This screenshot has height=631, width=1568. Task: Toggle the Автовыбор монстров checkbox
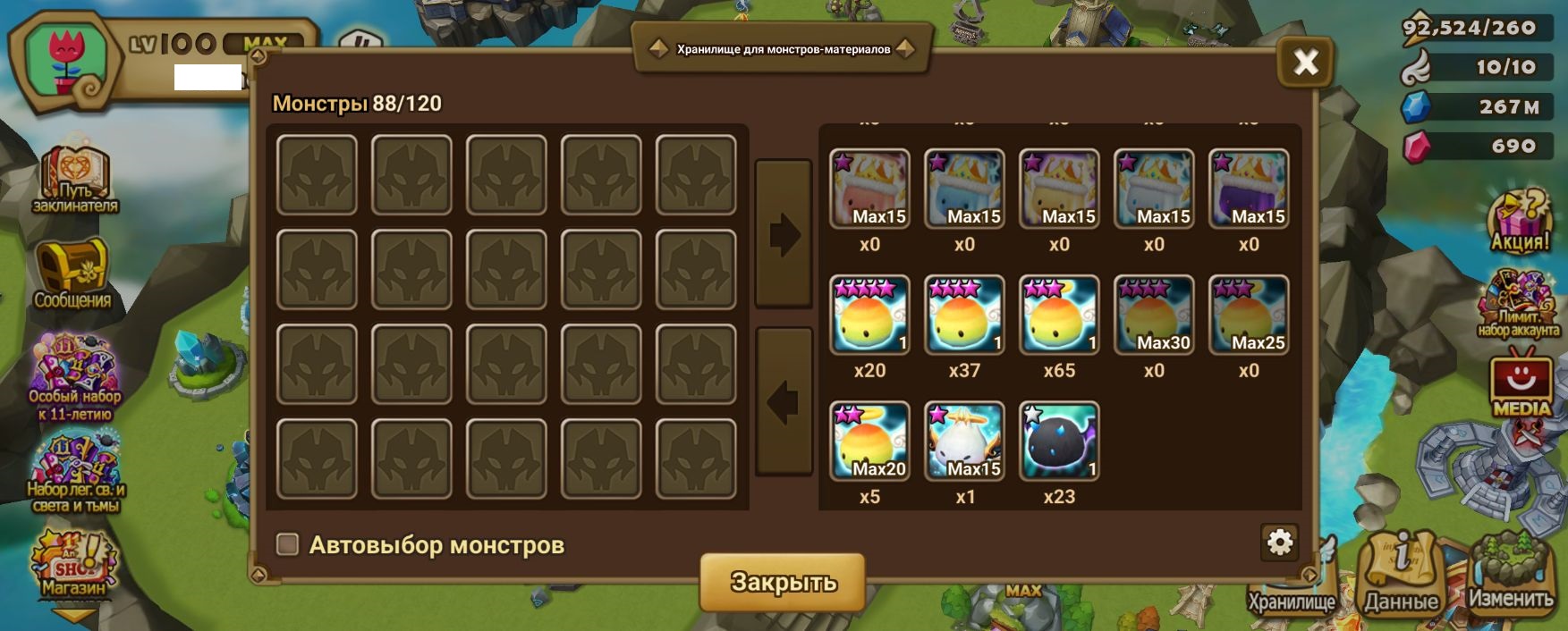pos(287,544)
